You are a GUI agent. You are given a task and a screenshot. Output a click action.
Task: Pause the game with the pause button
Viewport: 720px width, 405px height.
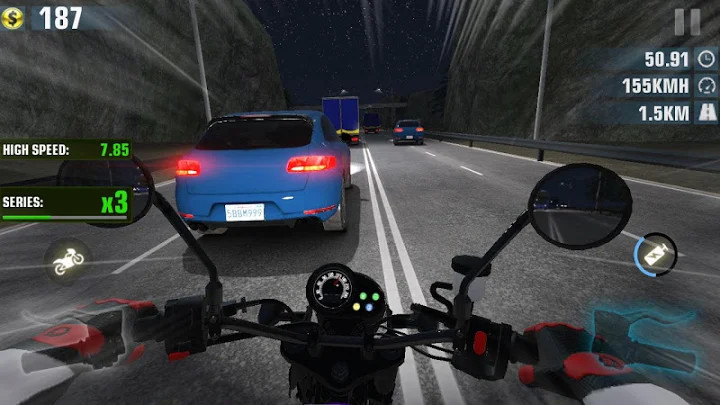pyautogui.click(x=687, y=22)
